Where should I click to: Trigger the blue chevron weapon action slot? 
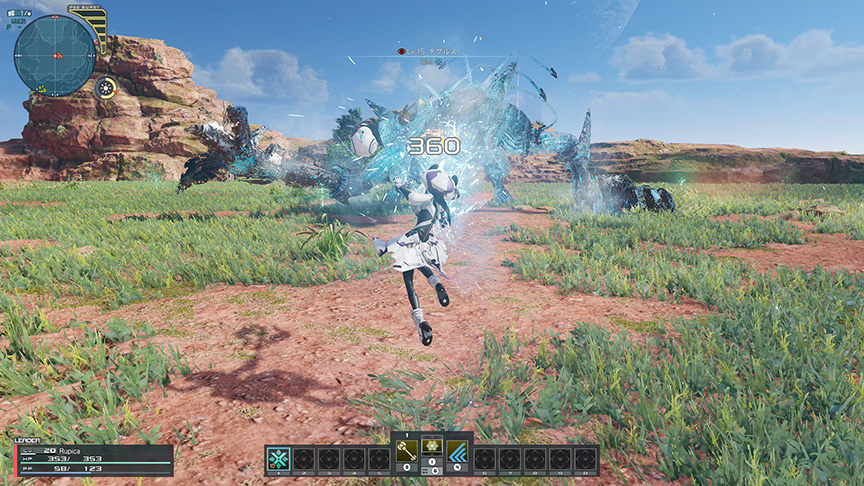(x=457, y=452)
